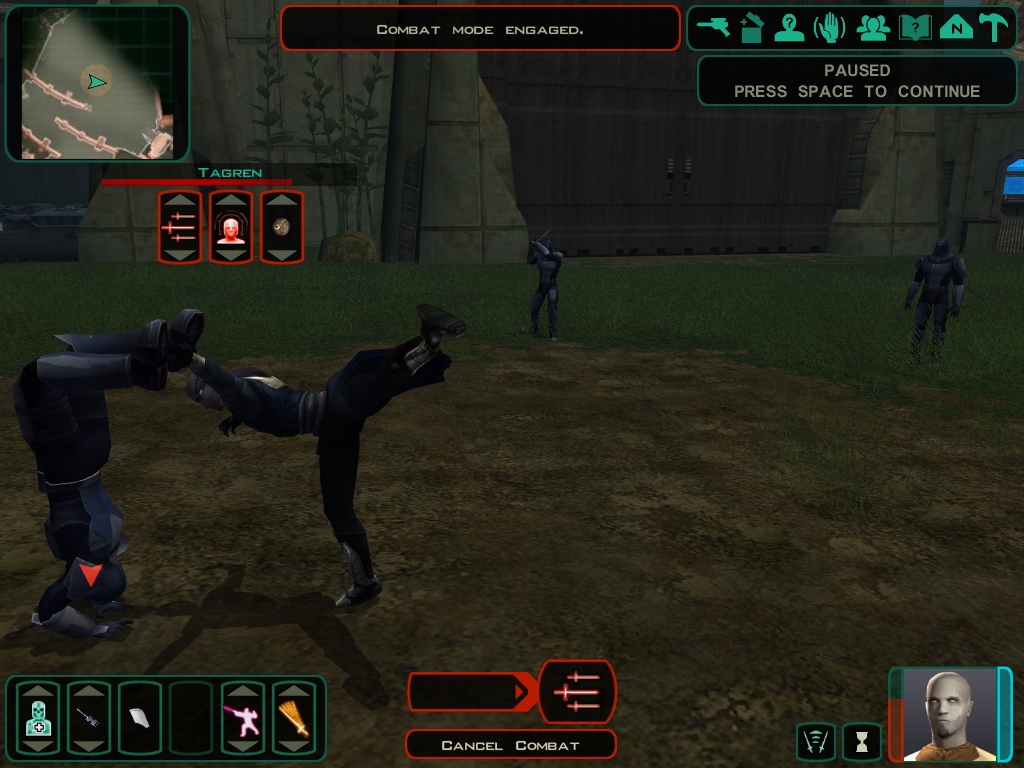The image size is (1024, 768).
Task: Use the red face Force power on Tagren
Action: coord(231,227)
